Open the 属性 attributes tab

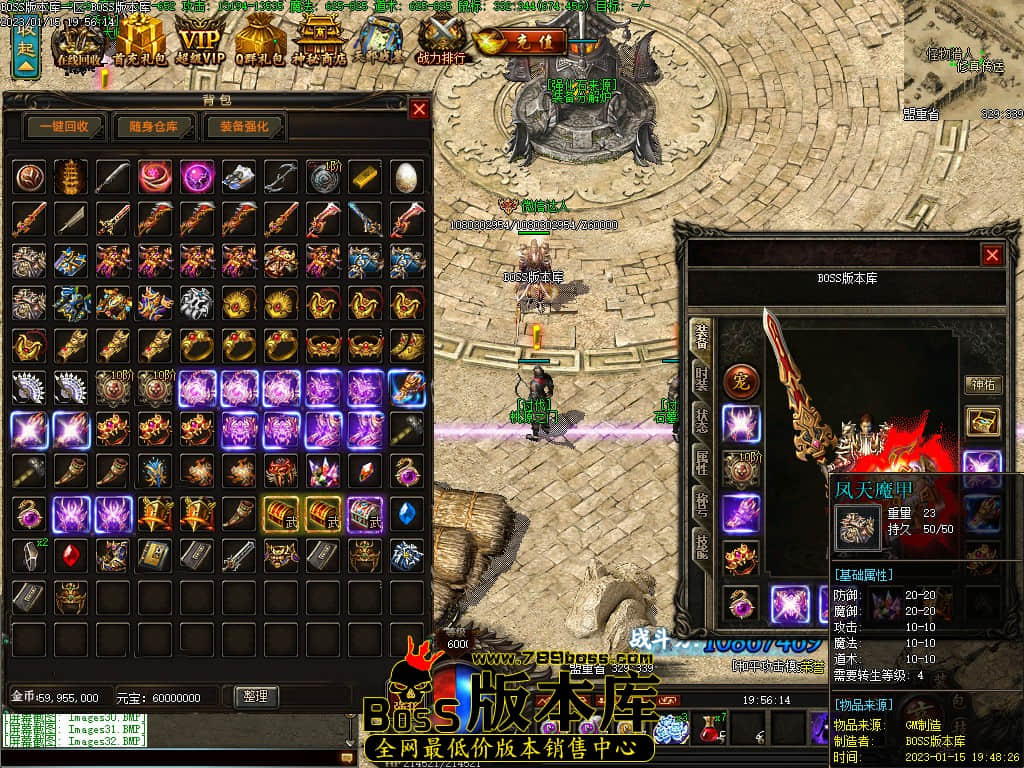(x=702, y=463)
